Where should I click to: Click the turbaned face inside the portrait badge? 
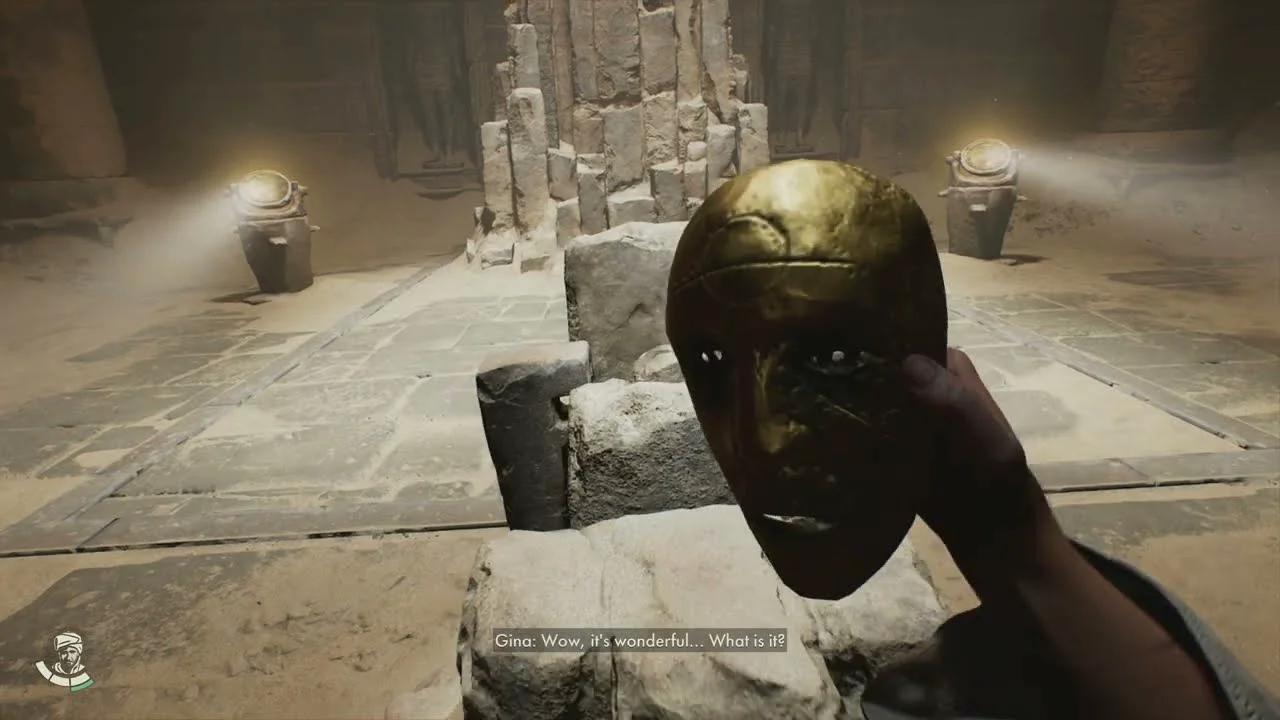coord(67,652)
